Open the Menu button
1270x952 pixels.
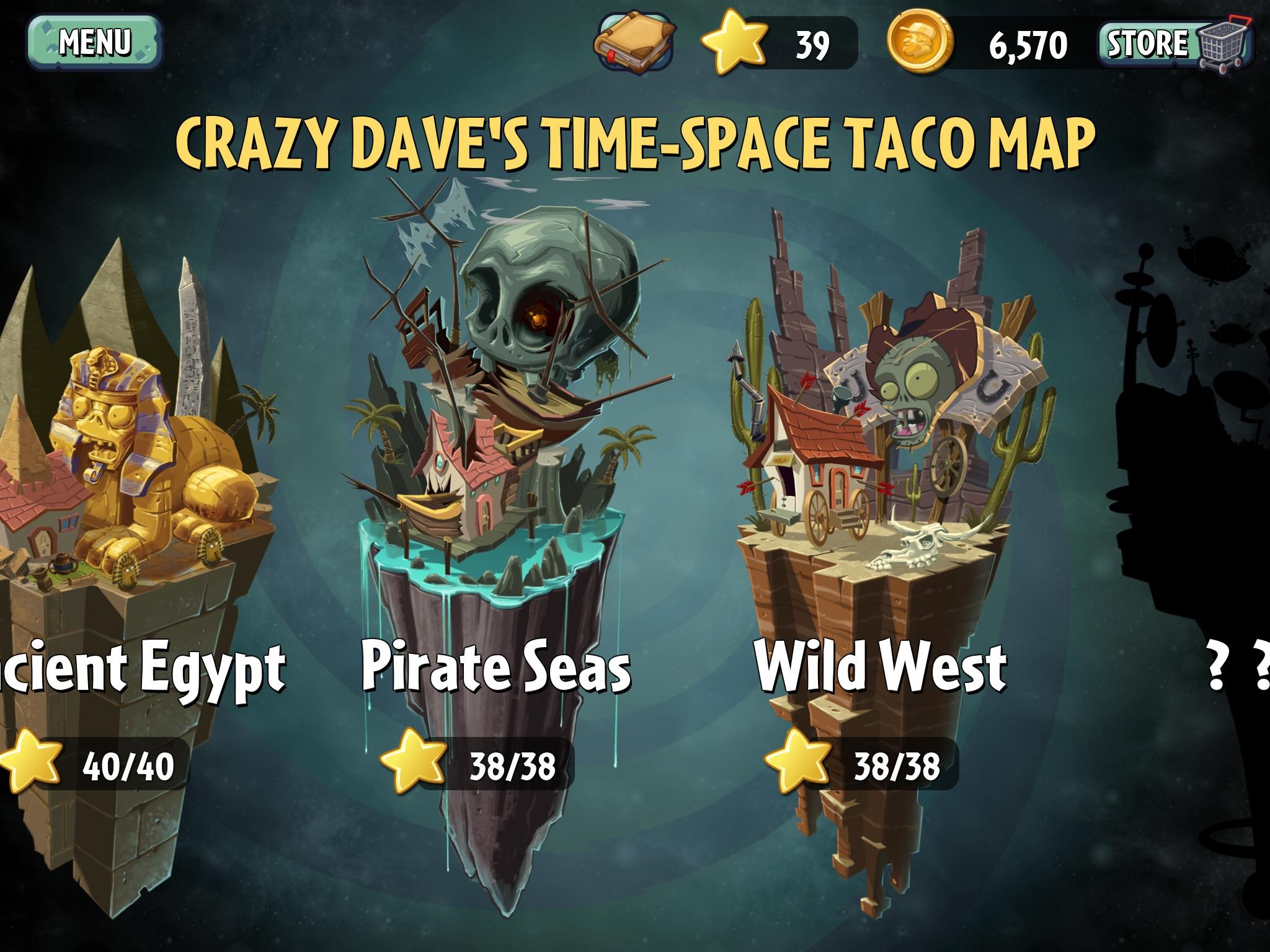(94, 42)
